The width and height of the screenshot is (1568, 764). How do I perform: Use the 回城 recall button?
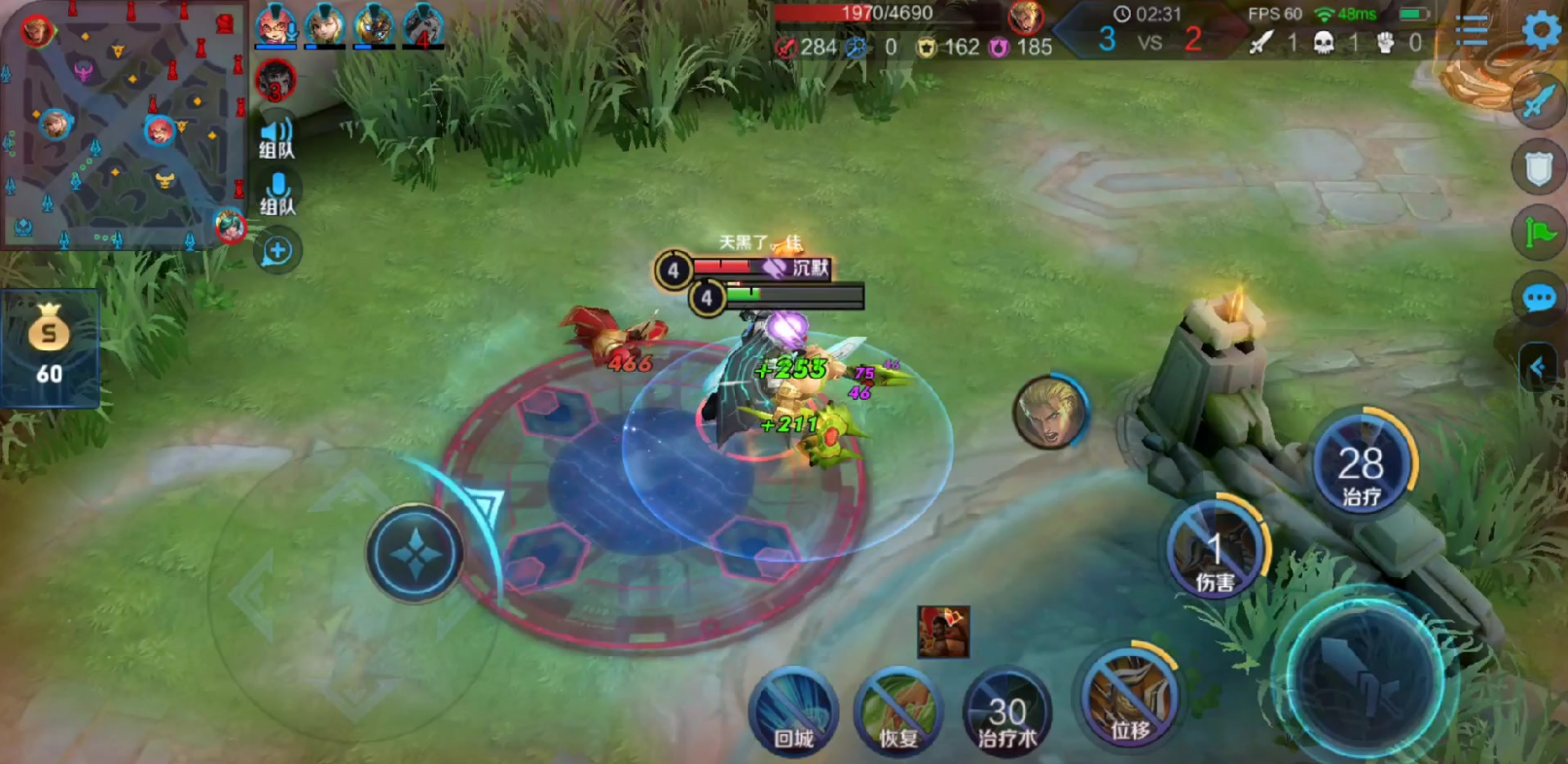point(793,711)
